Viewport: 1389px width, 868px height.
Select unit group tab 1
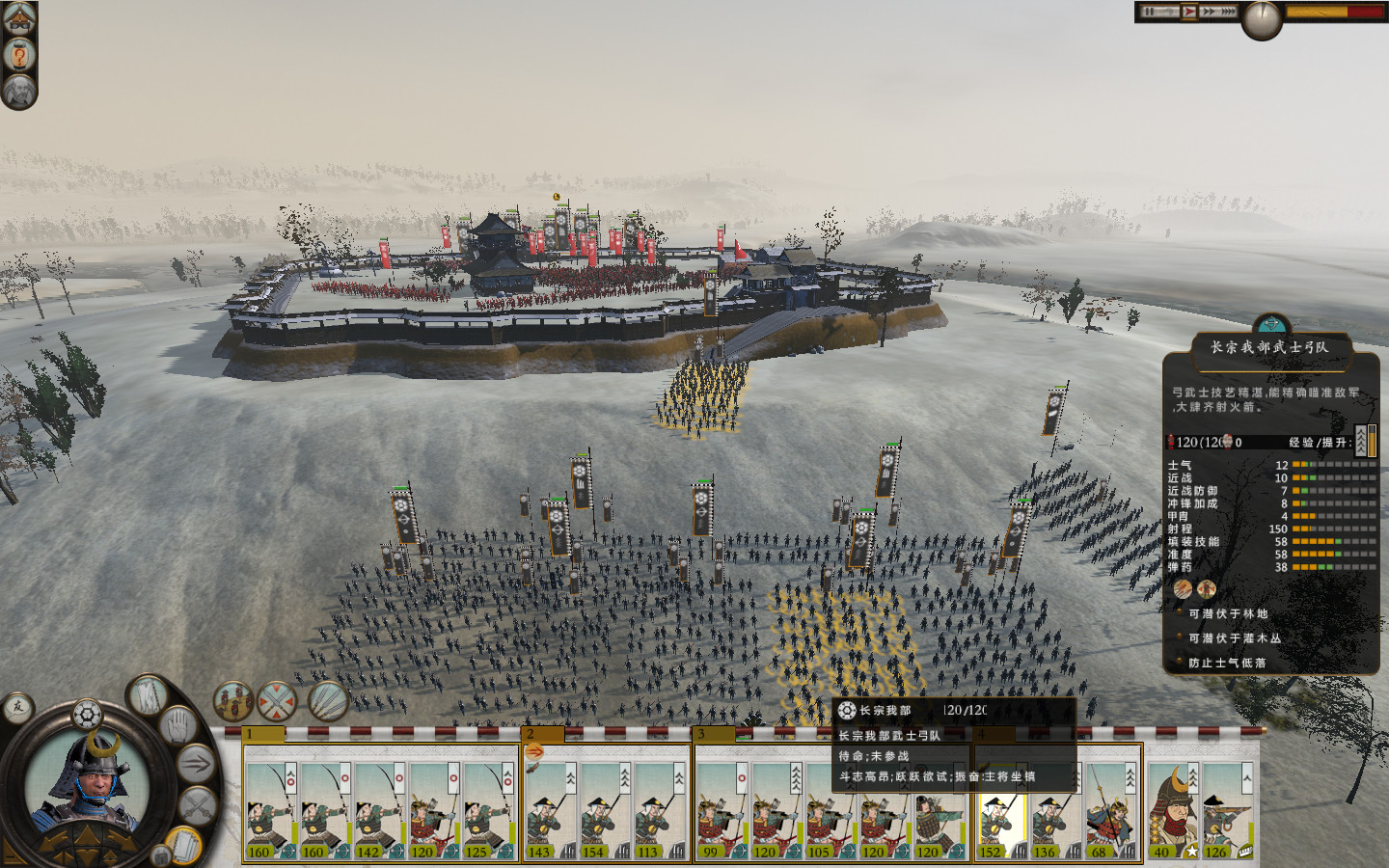(x=263, y=735)
